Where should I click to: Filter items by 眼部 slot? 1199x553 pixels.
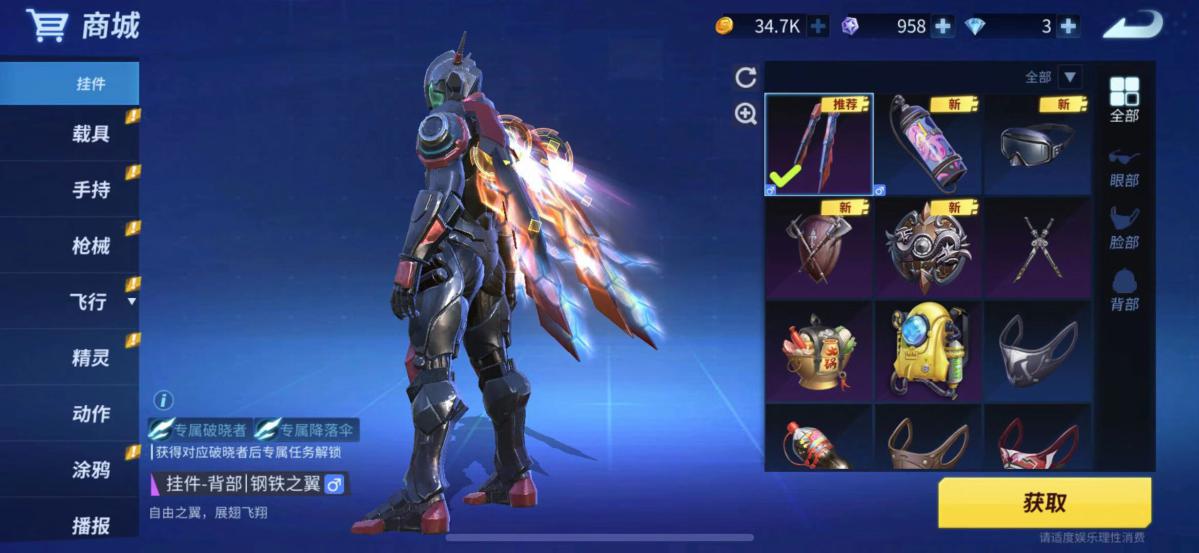click(x=1124, y=167)
